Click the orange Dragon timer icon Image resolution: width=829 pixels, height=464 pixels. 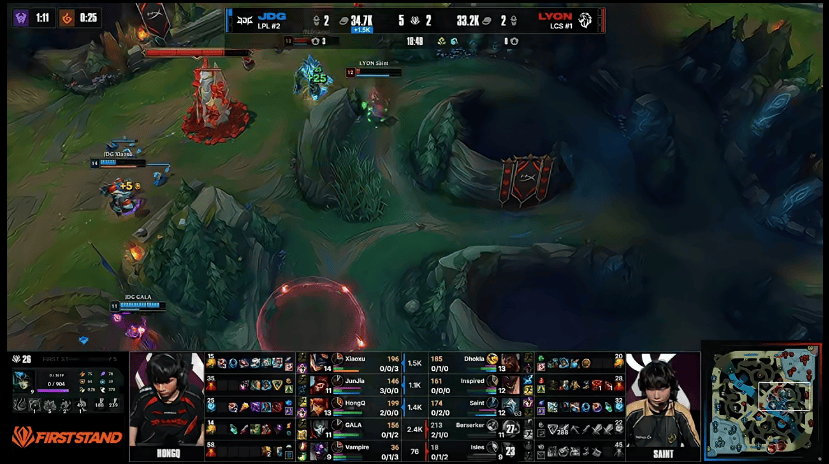pyautogui.click(x=65, y=17)
